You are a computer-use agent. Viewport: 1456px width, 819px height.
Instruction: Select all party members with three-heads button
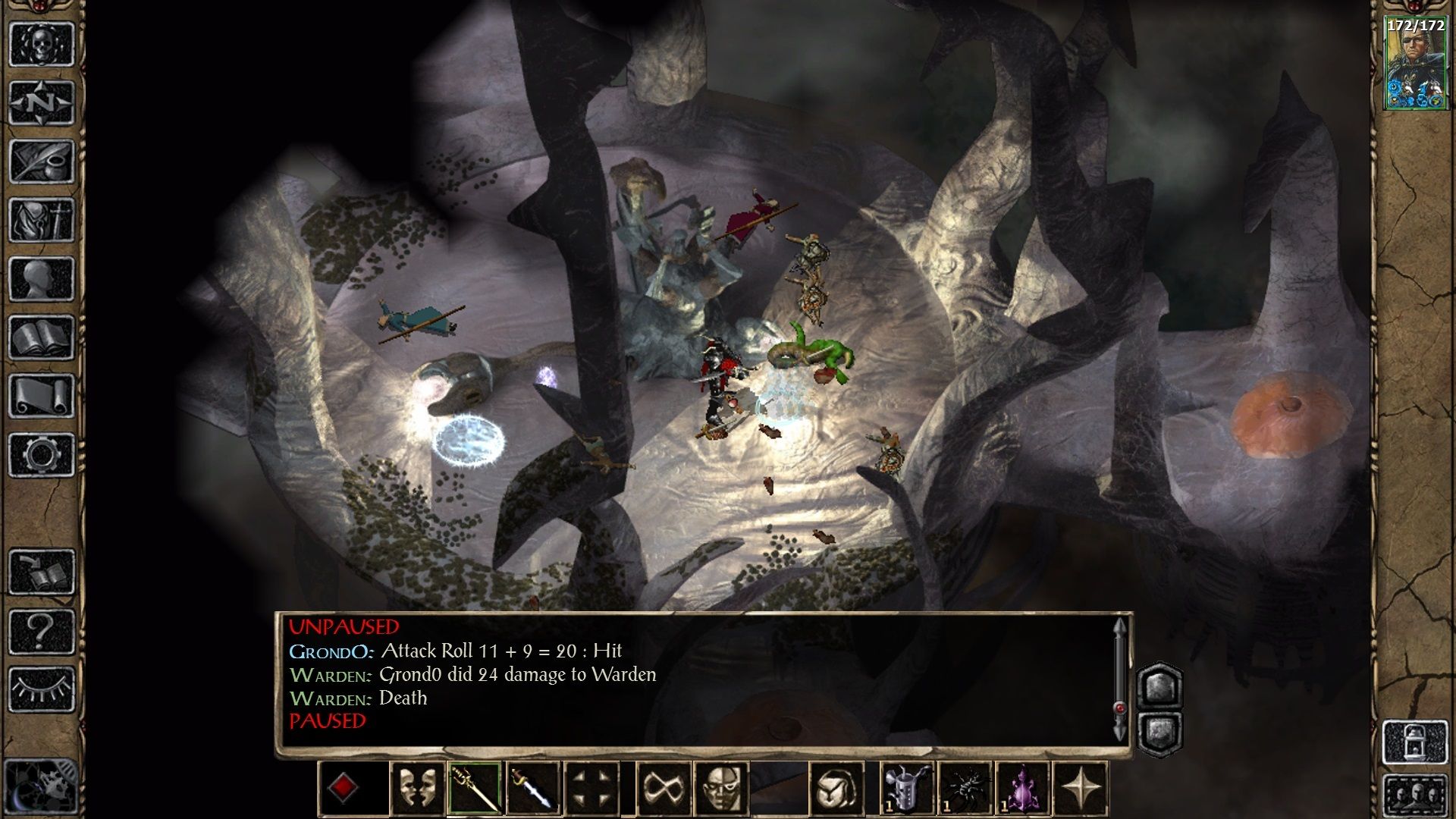1415,796
